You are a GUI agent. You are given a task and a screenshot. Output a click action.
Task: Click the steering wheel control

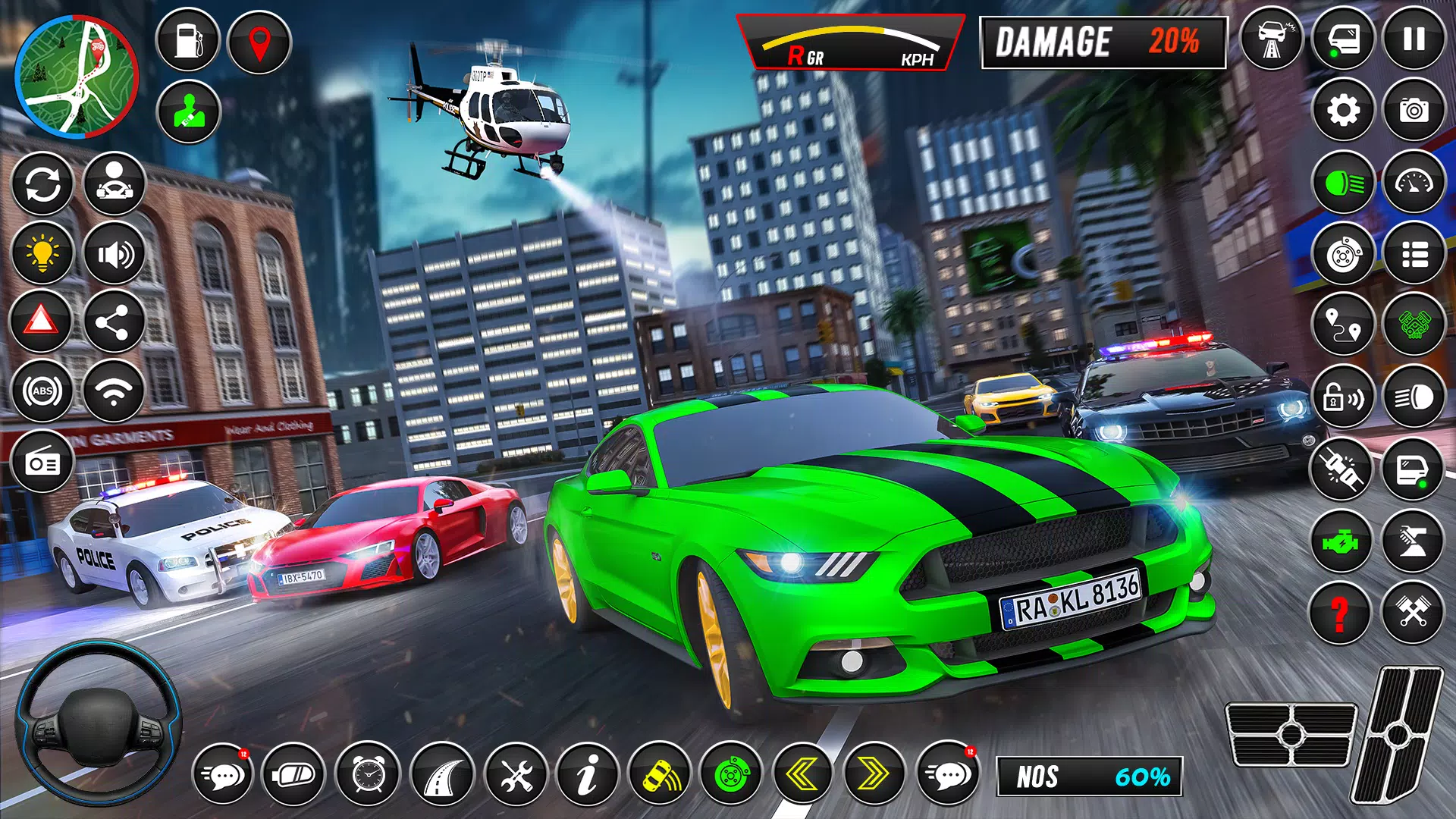(x=97, y=723)
